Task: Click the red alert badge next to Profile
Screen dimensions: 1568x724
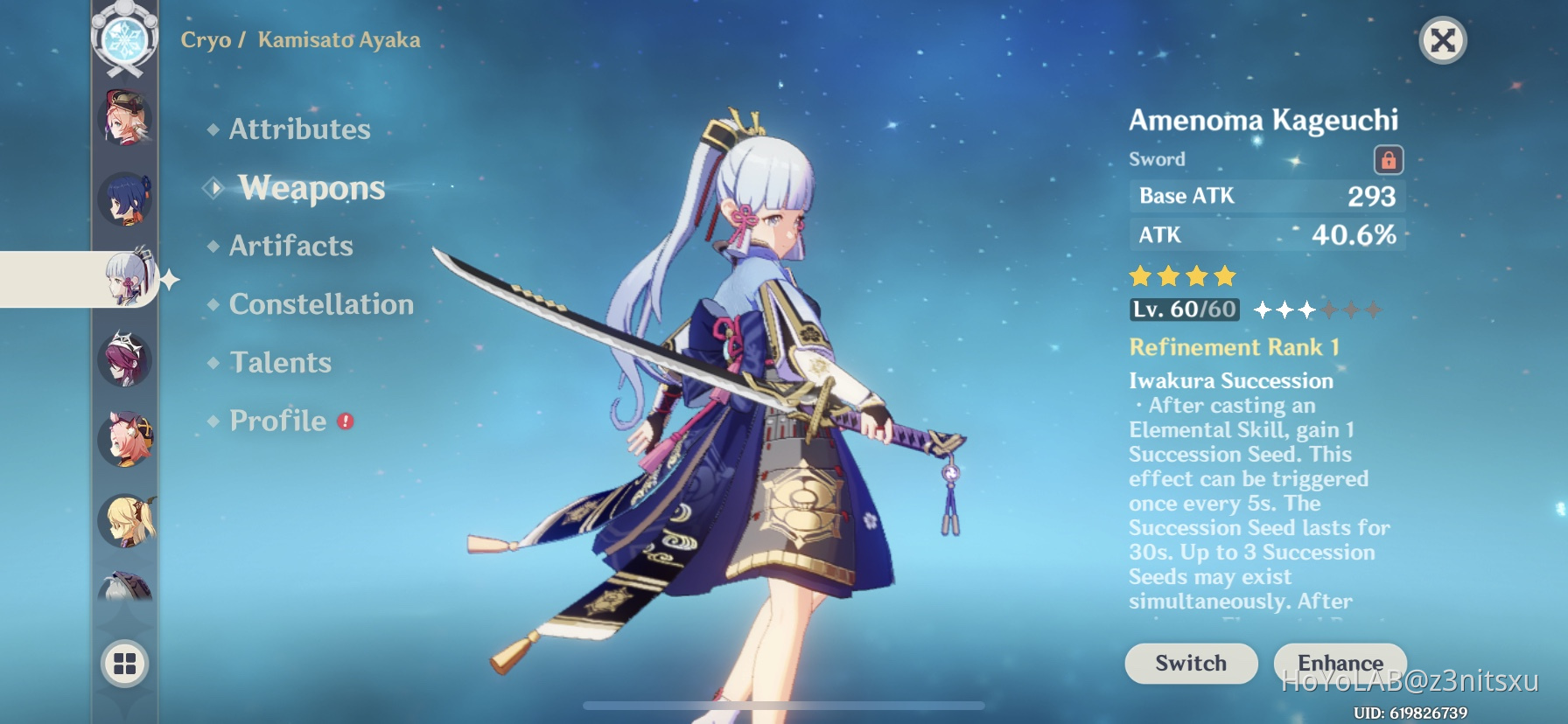Action: click(x=345, y=420)
